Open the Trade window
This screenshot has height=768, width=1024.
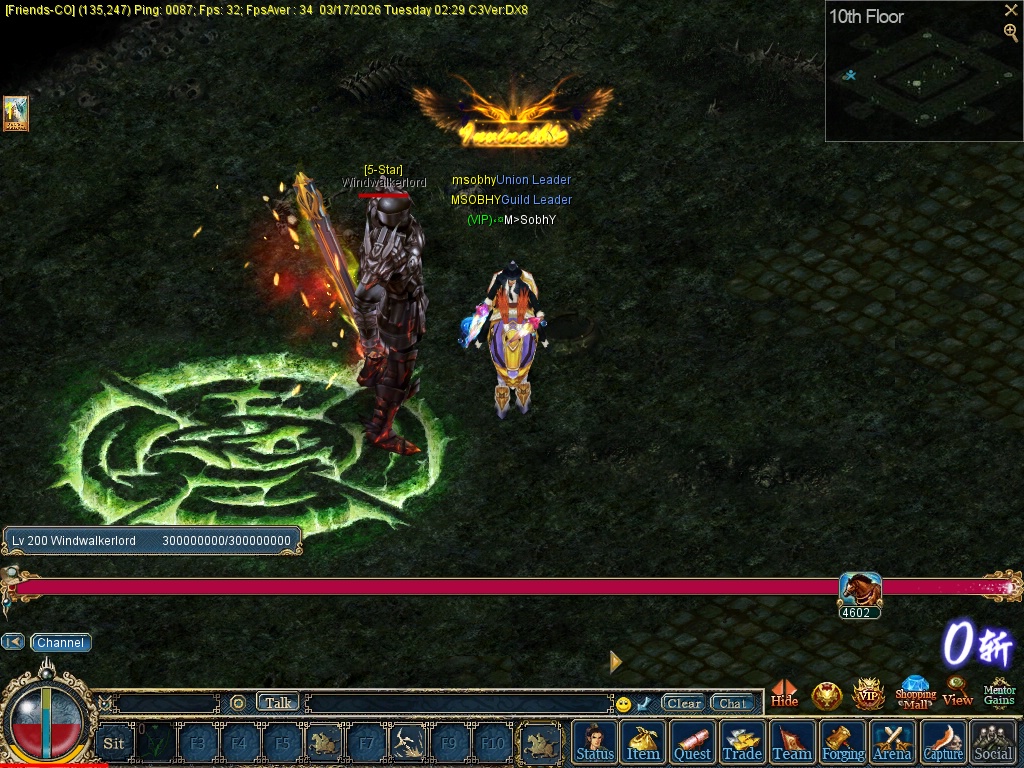click(x=742, y=742)
